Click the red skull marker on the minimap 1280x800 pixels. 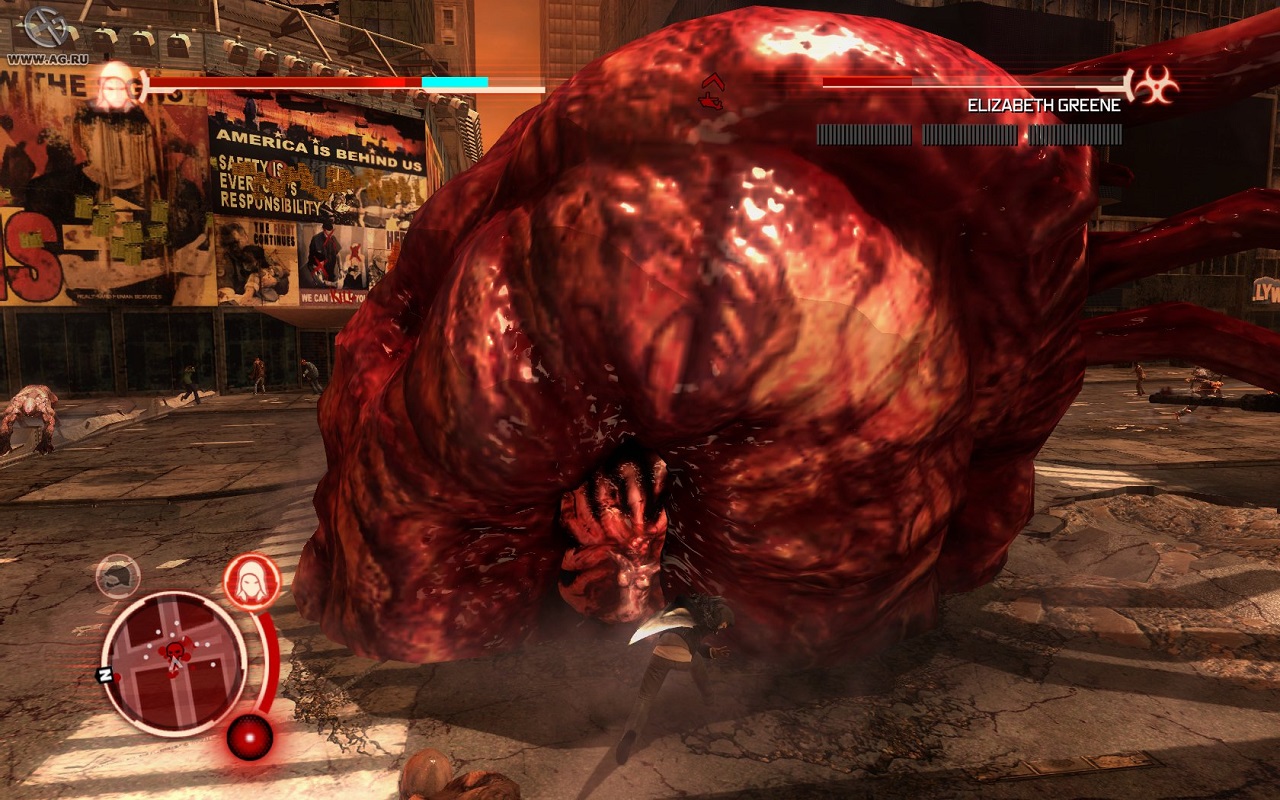(176, 655)
